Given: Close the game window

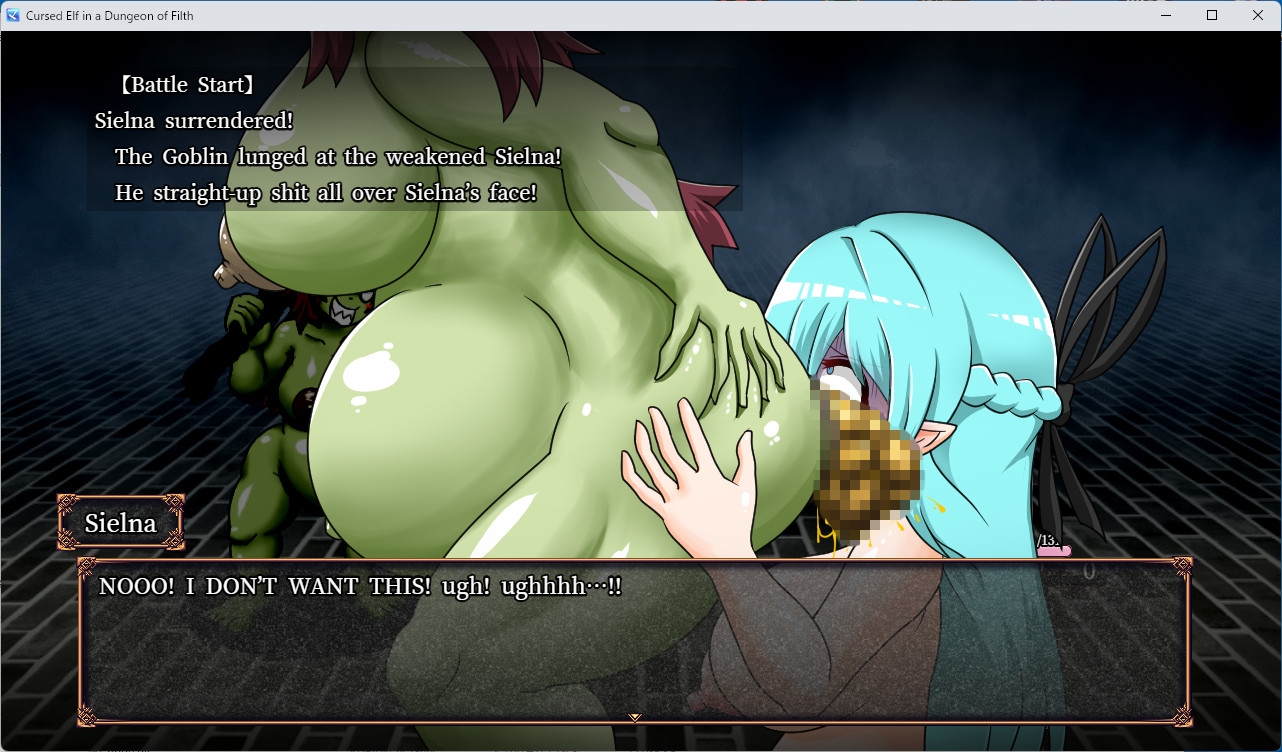Looking at the screenshot, I should [x=1258, y=15].
